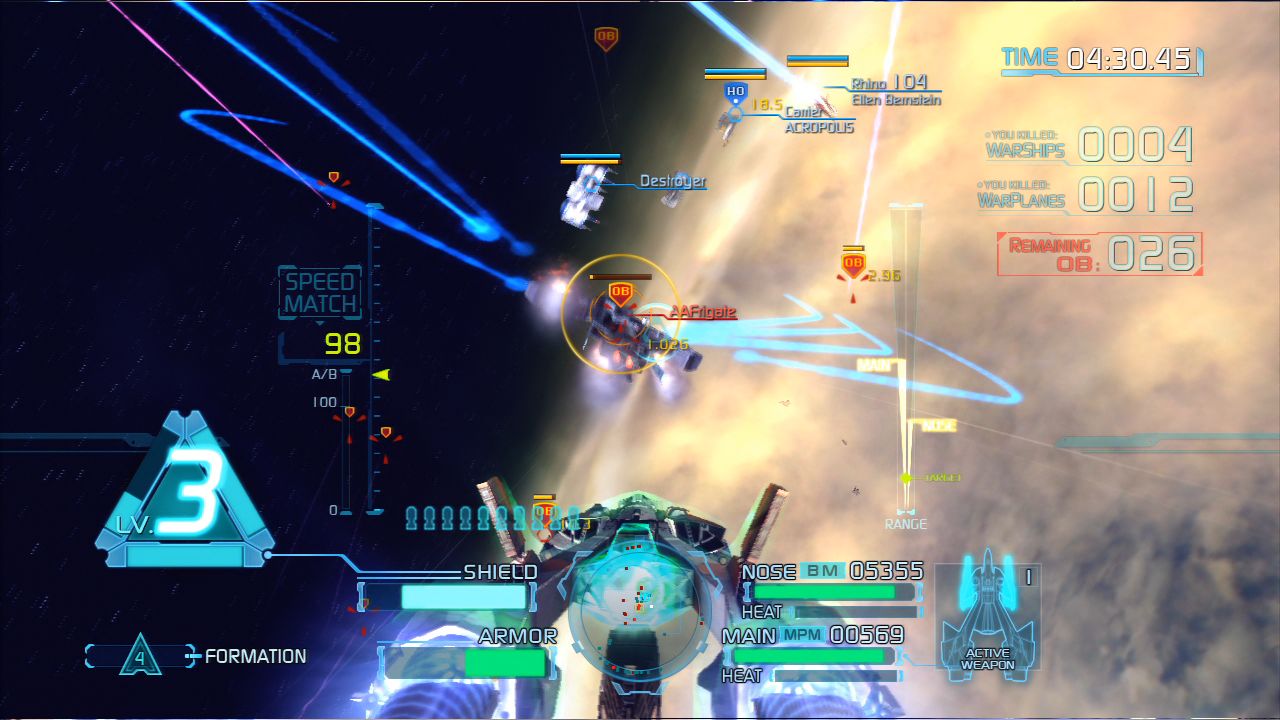Pick the Destroyer target label
The height and width of the screenshot is (720, 1280).
672,182
